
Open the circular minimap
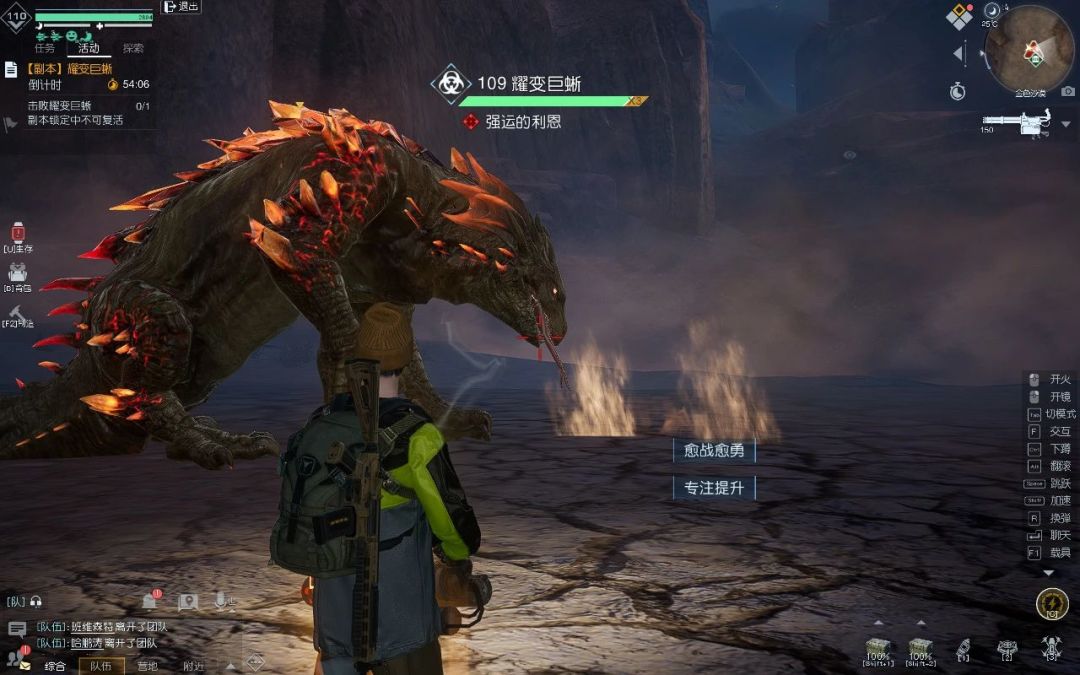(x=1029, y=50)
